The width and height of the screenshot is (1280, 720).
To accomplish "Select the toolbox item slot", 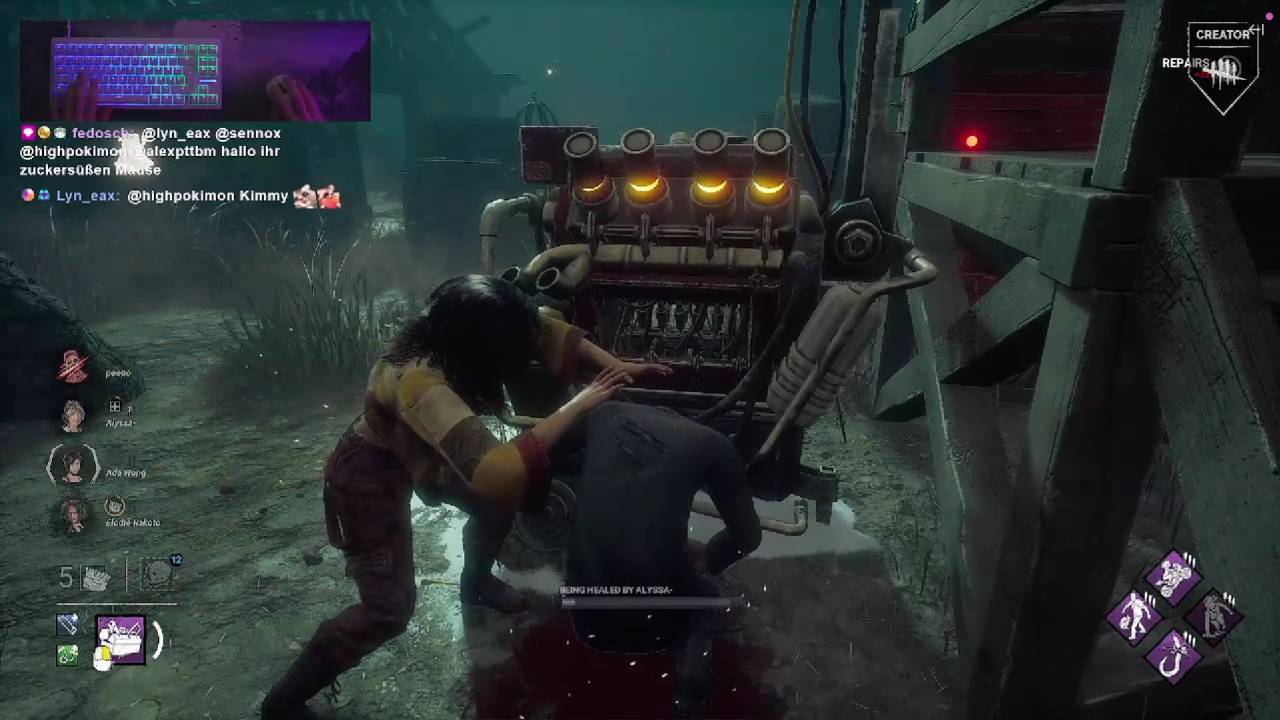I will coord(121,640).
